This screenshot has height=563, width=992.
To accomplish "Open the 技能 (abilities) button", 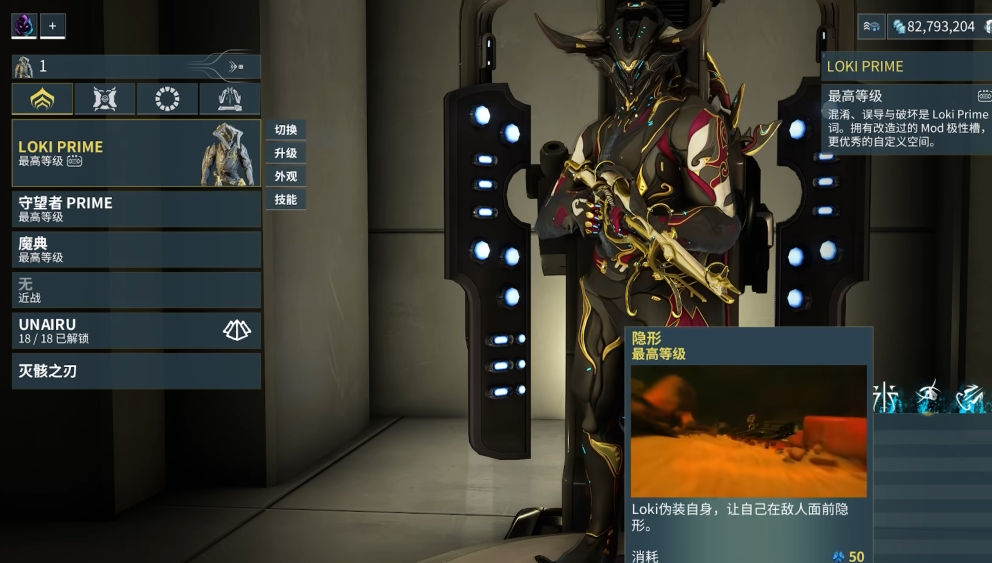I will point(286,199).
